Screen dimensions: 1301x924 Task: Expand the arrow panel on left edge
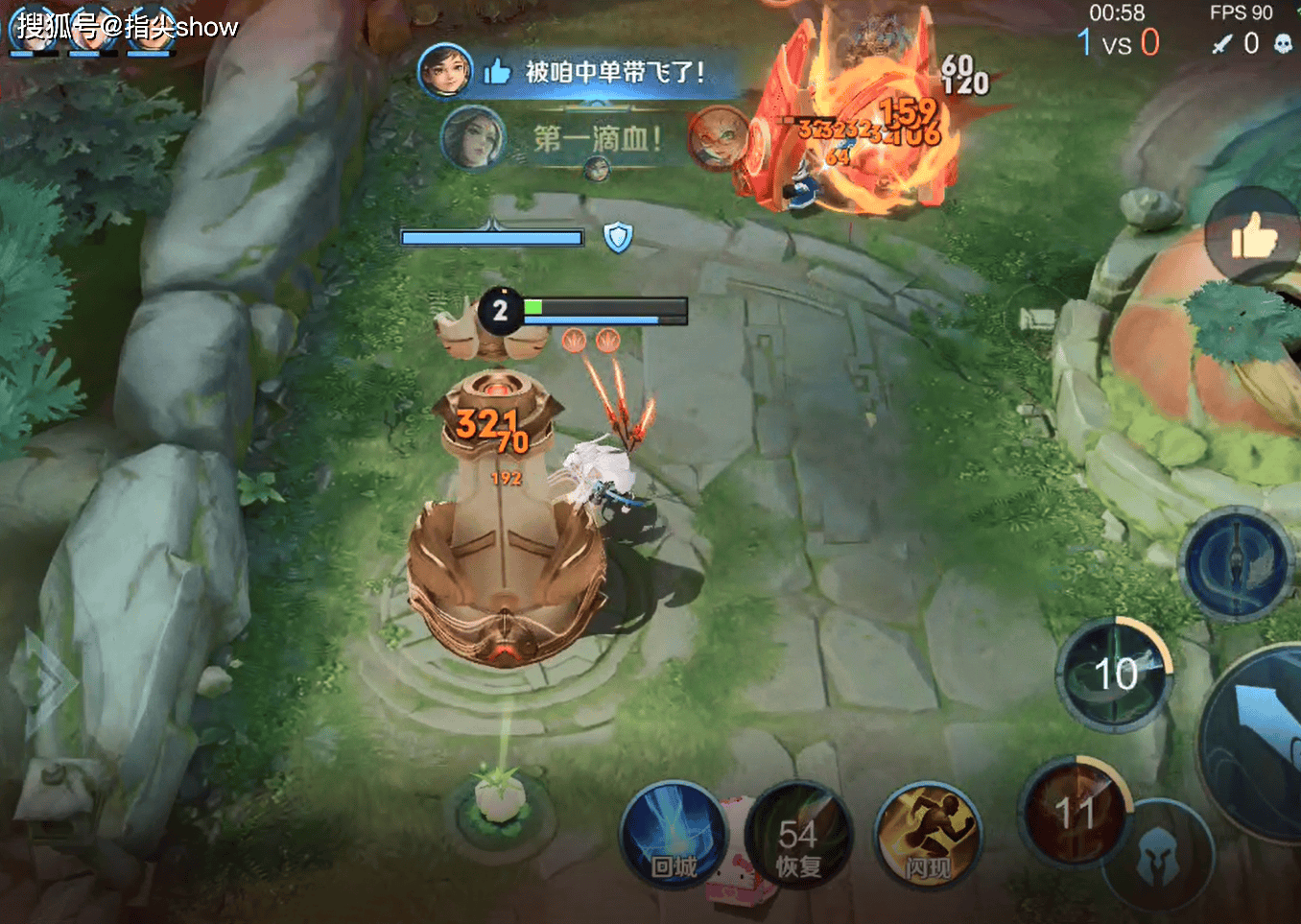coord(43,683)
